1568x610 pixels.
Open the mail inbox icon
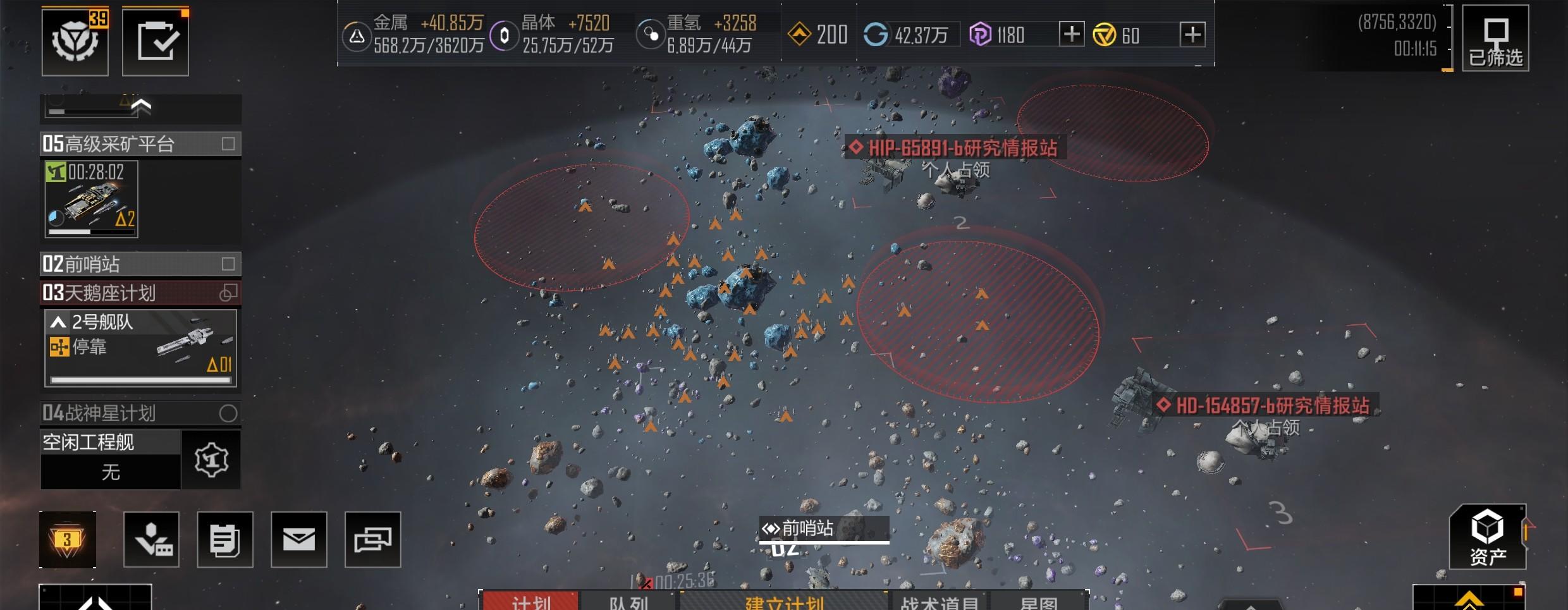300,539
